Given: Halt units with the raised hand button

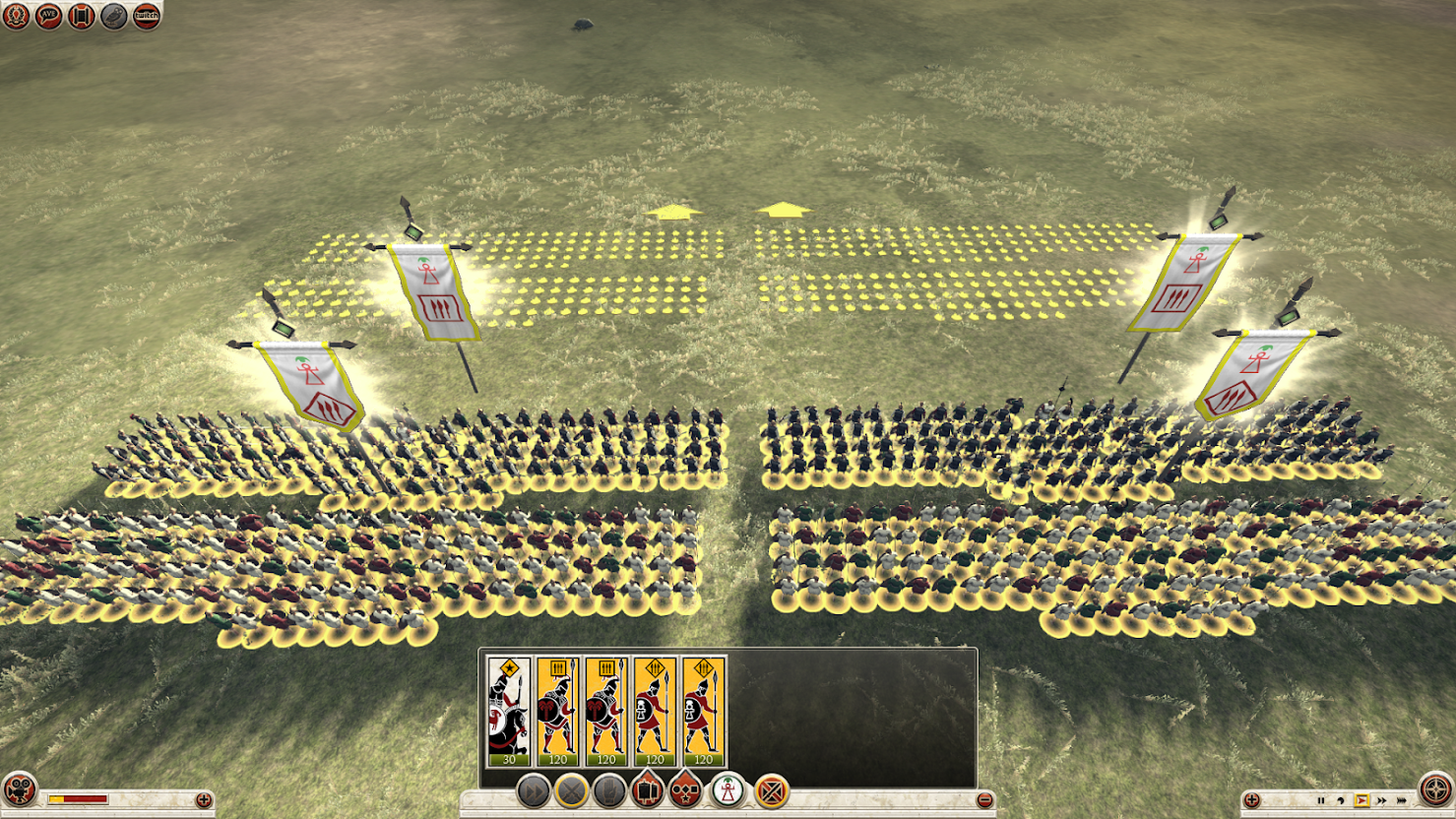Looking at the screenshot, I should (609, 790).
